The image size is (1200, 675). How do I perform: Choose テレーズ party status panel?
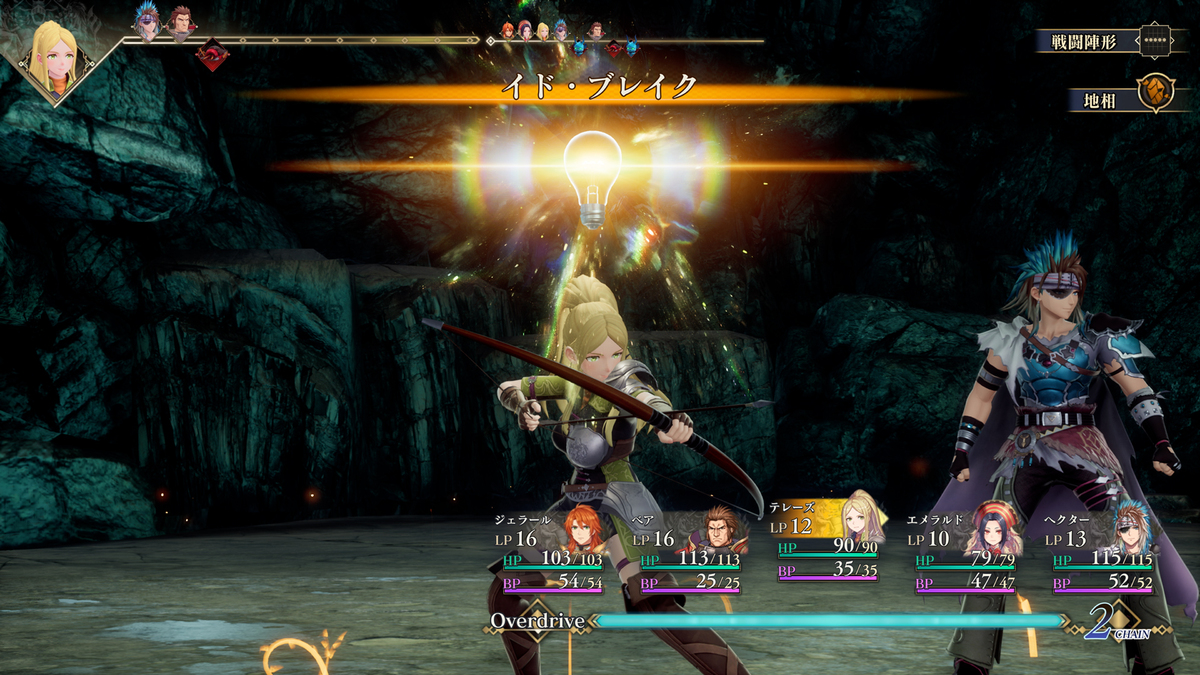pos(824,540)
